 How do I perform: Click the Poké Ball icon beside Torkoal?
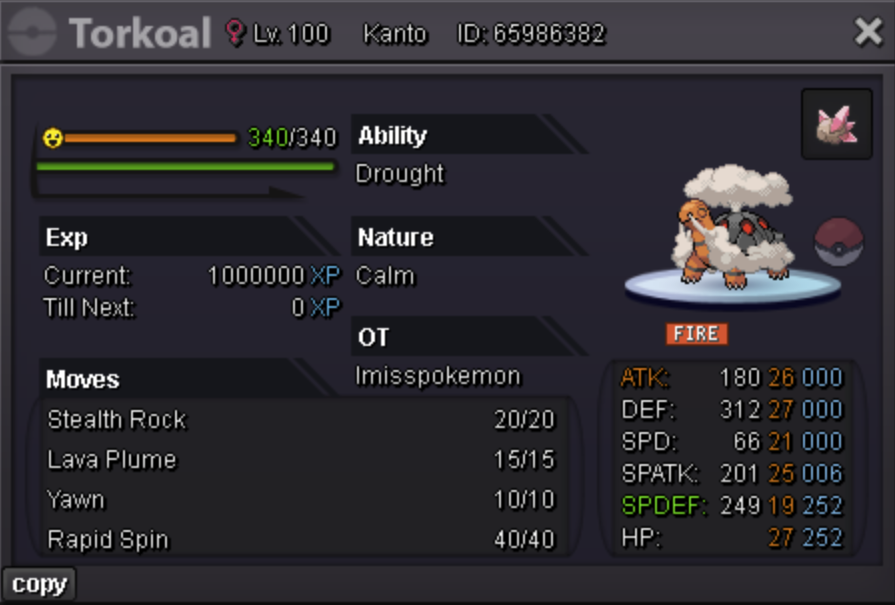click(838, 241)
